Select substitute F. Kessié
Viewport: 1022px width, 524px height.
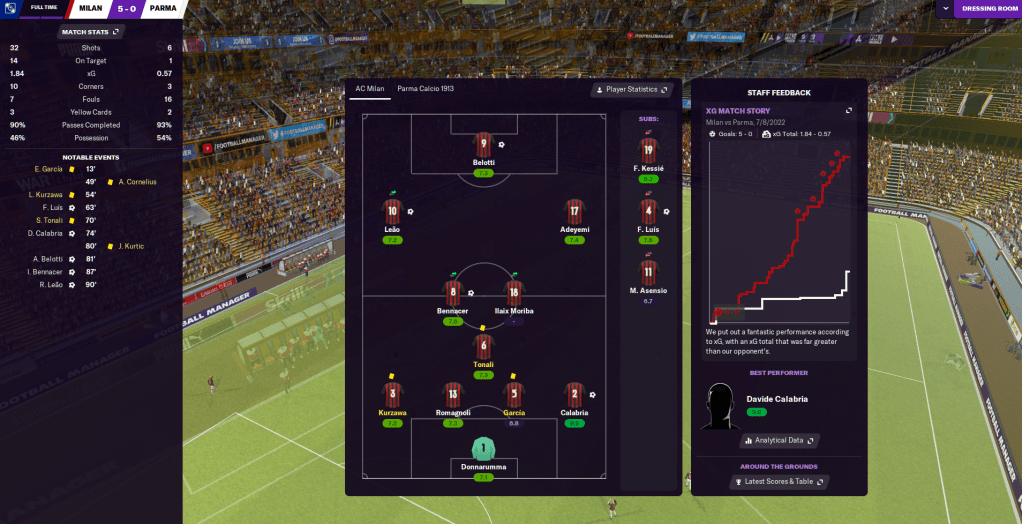648,153
